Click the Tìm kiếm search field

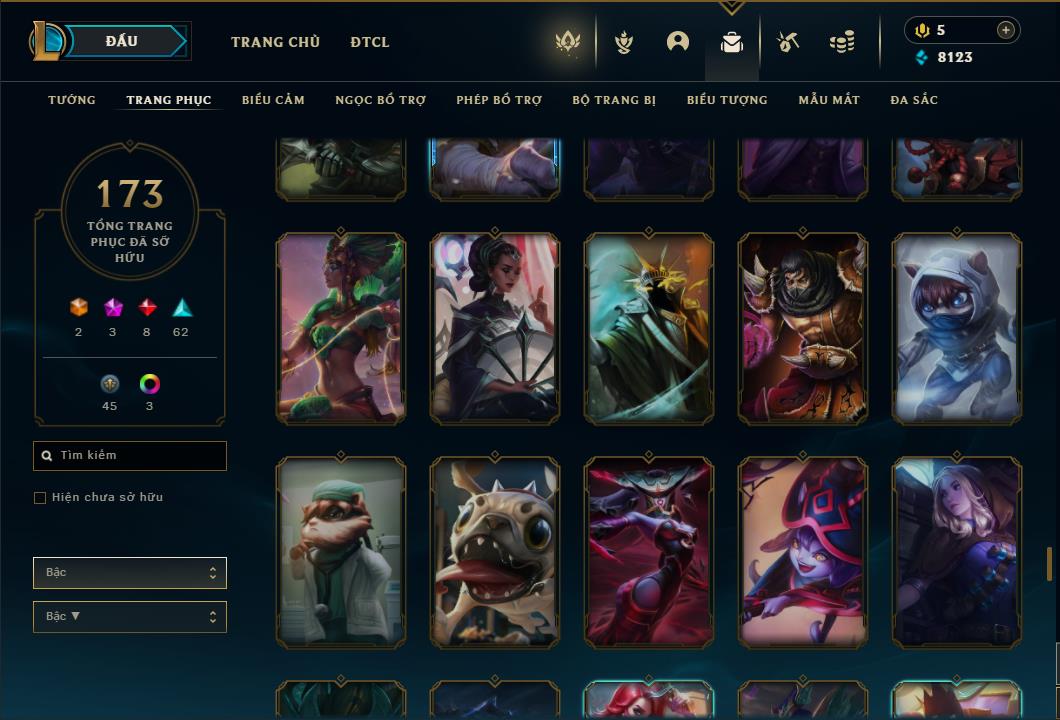pos(130,456)
